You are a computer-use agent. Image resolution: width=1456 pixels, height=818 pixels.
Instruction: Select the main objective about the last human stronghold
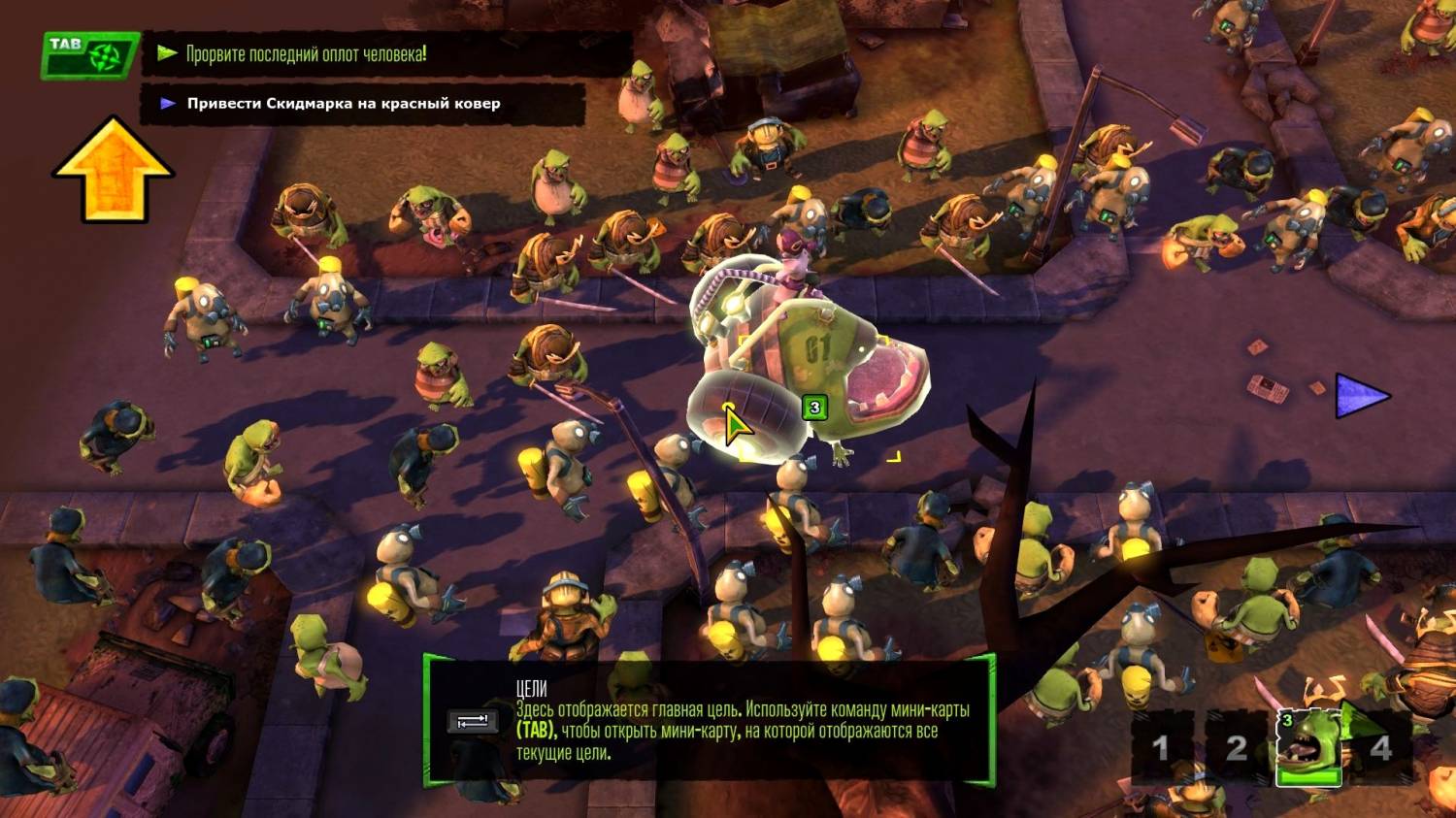[306, 54]
